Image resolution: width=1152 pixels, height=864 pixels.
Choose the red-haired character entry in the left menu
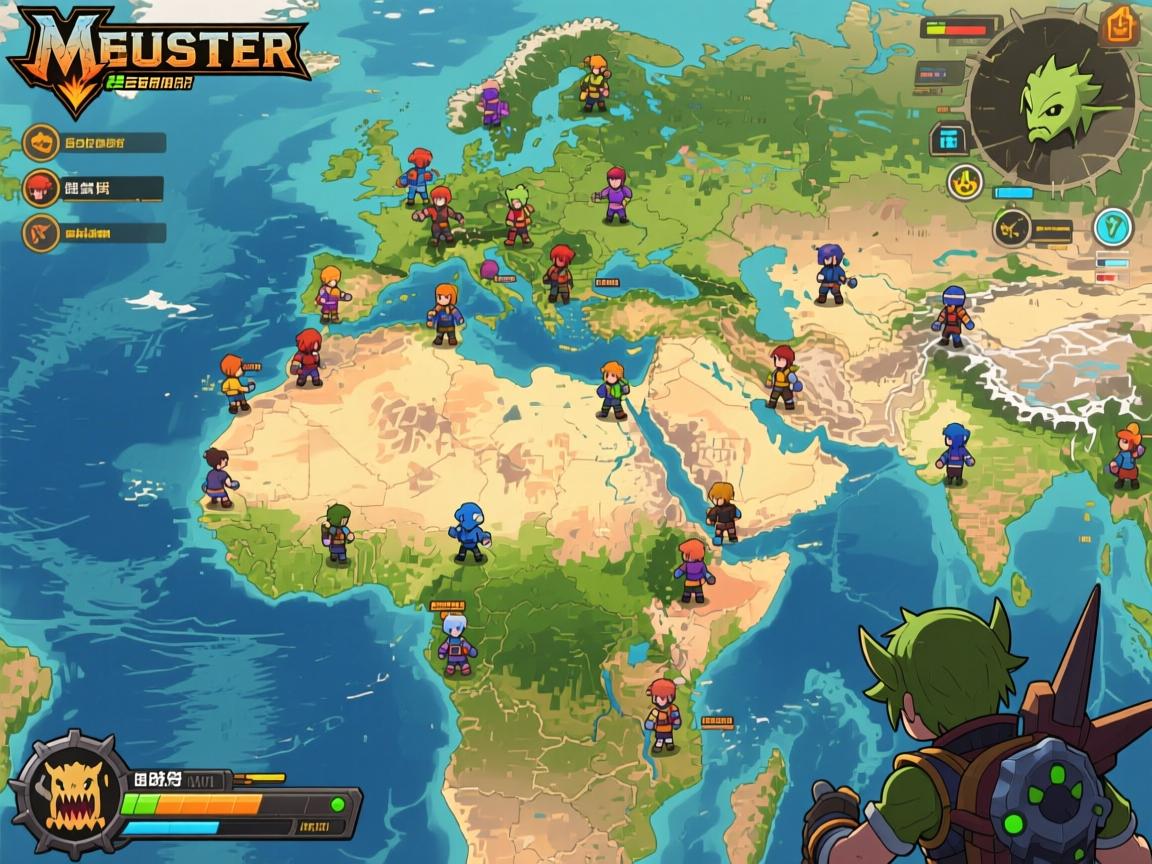point(41,187)
